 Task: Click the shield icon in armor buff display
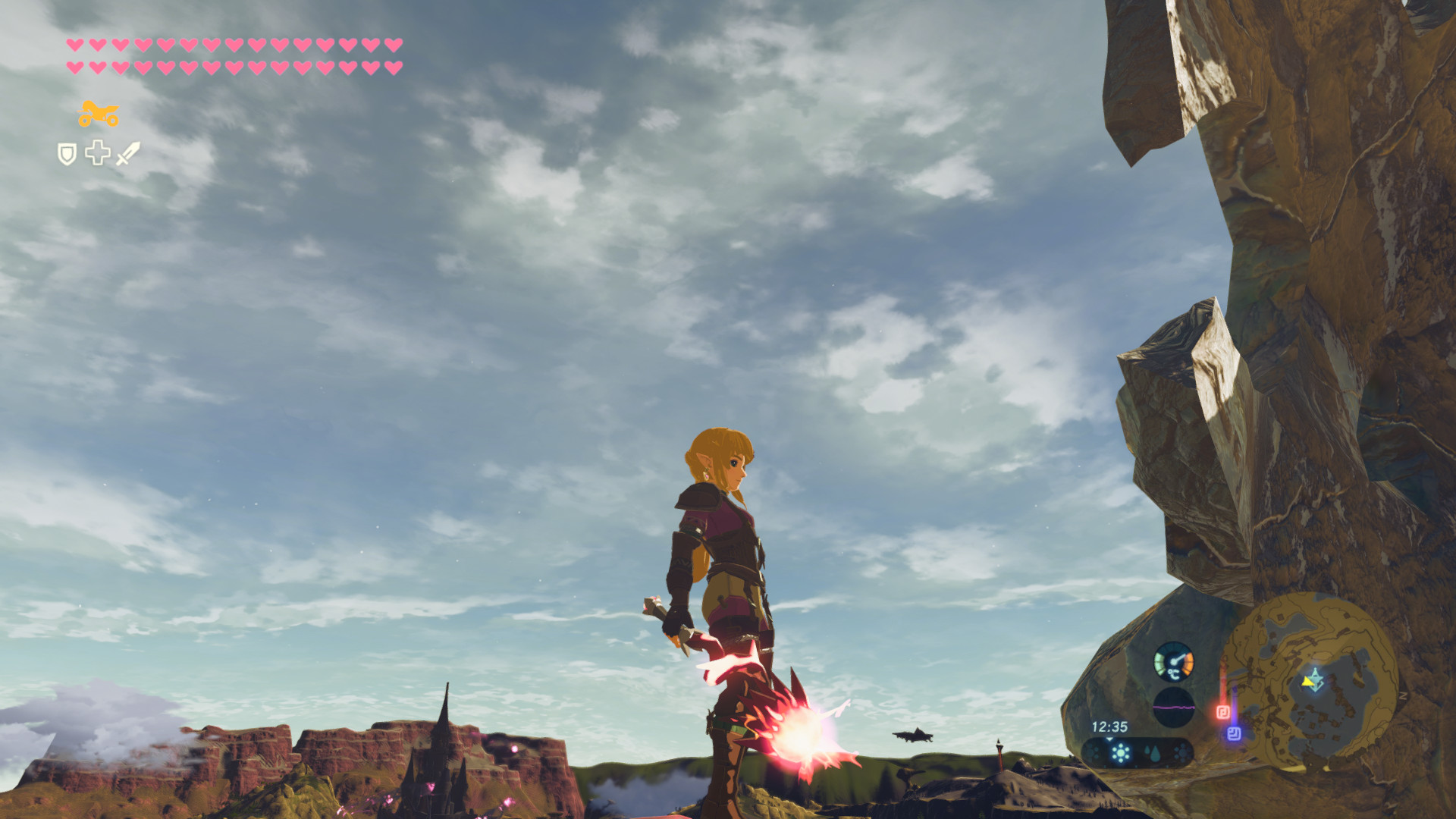67,153
